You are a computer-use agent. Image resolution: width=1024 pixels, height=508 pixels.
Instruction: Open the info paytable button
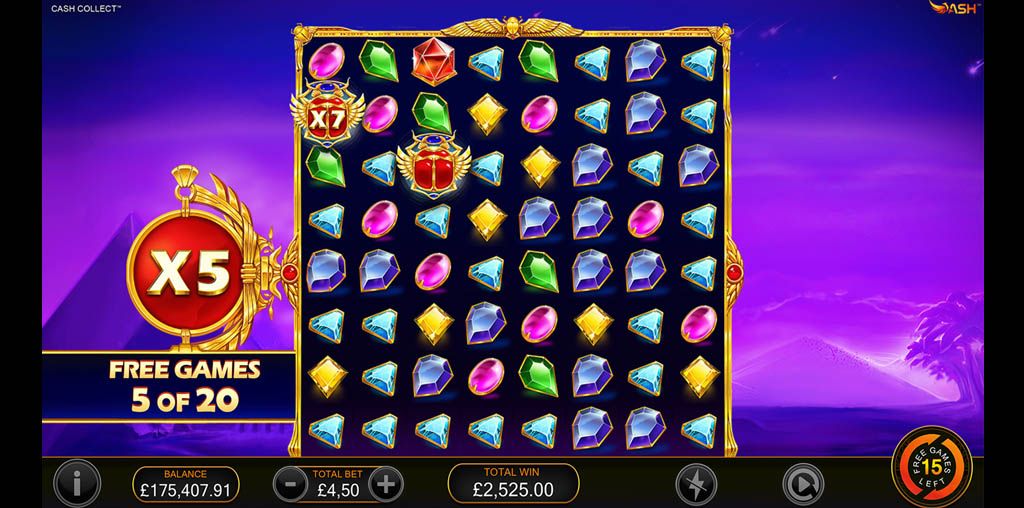pyautogui.click(x=77, y=484)
